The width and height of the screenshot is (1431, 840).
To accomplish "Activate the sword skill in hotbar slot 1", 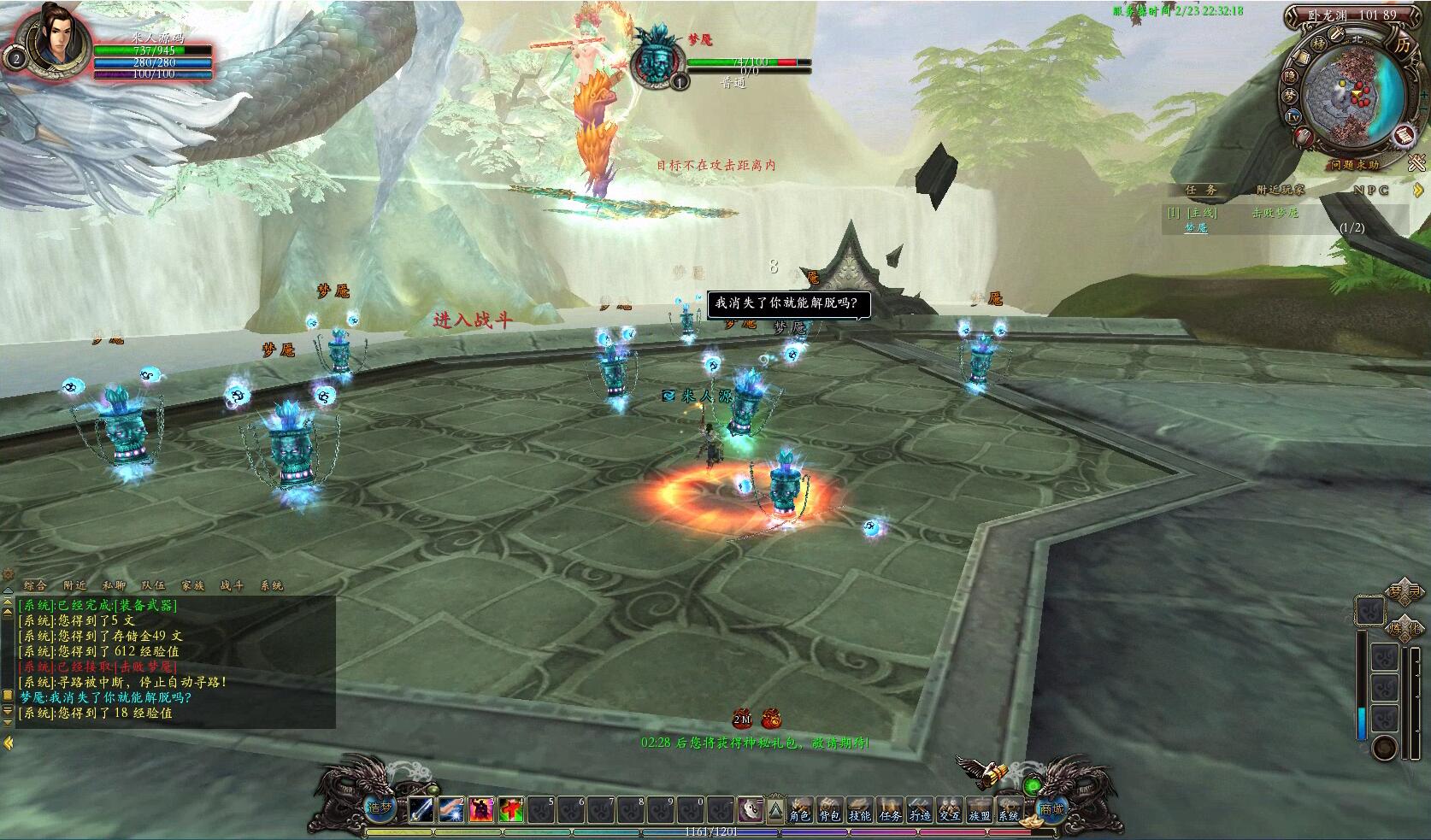I will 421,809.
